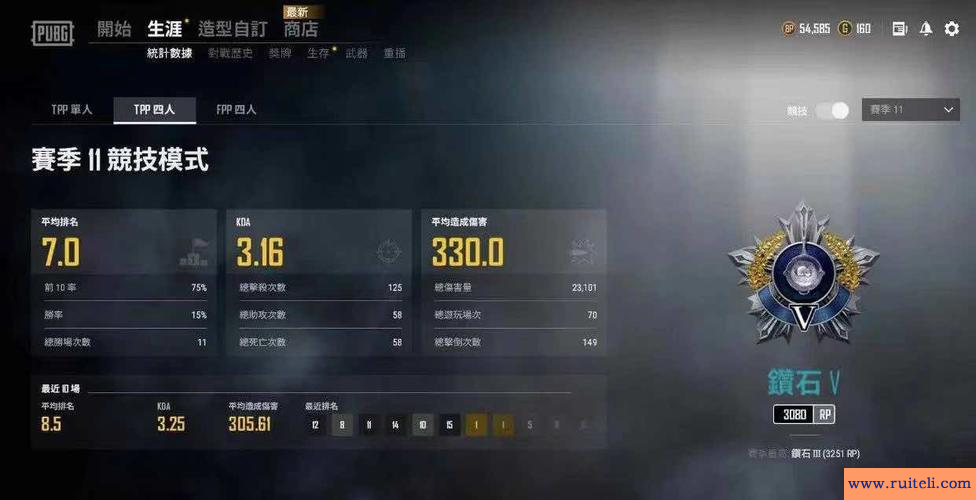Check the notification bell
The image size is (976, 500).
click(x=926, y=29)
